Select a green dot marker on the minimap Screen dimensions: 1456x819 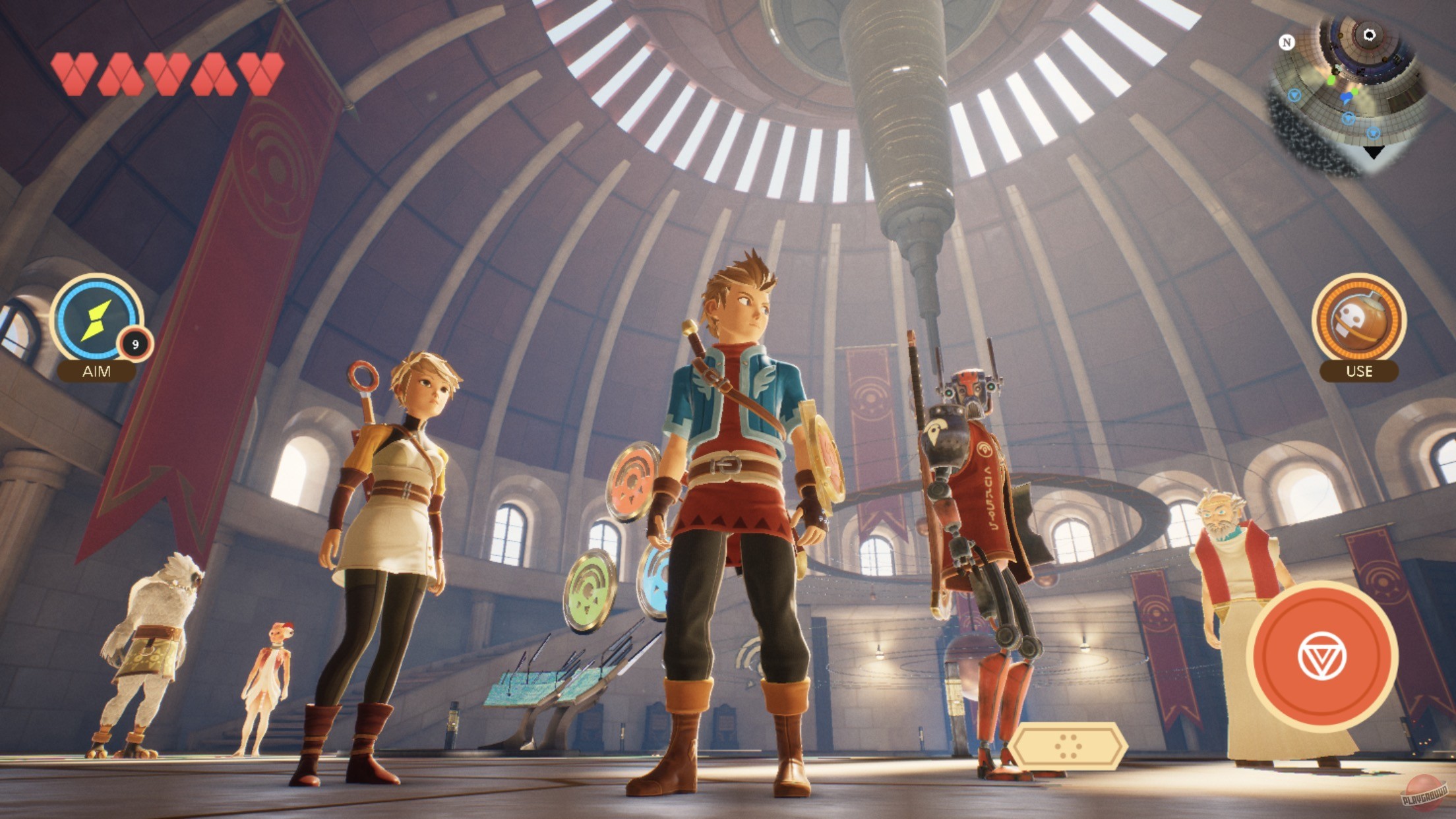click(x=1331, y=80)
